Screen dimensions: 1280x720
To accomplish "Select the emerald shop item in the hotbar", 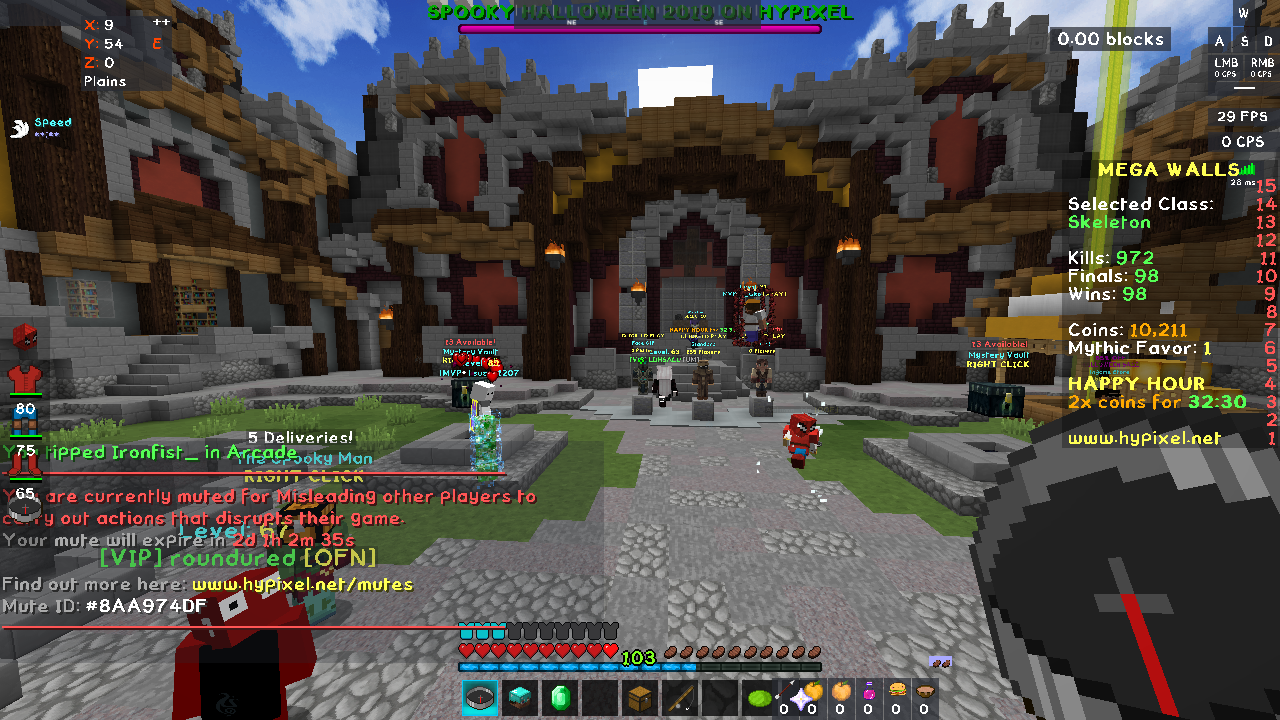I will 560,697.
